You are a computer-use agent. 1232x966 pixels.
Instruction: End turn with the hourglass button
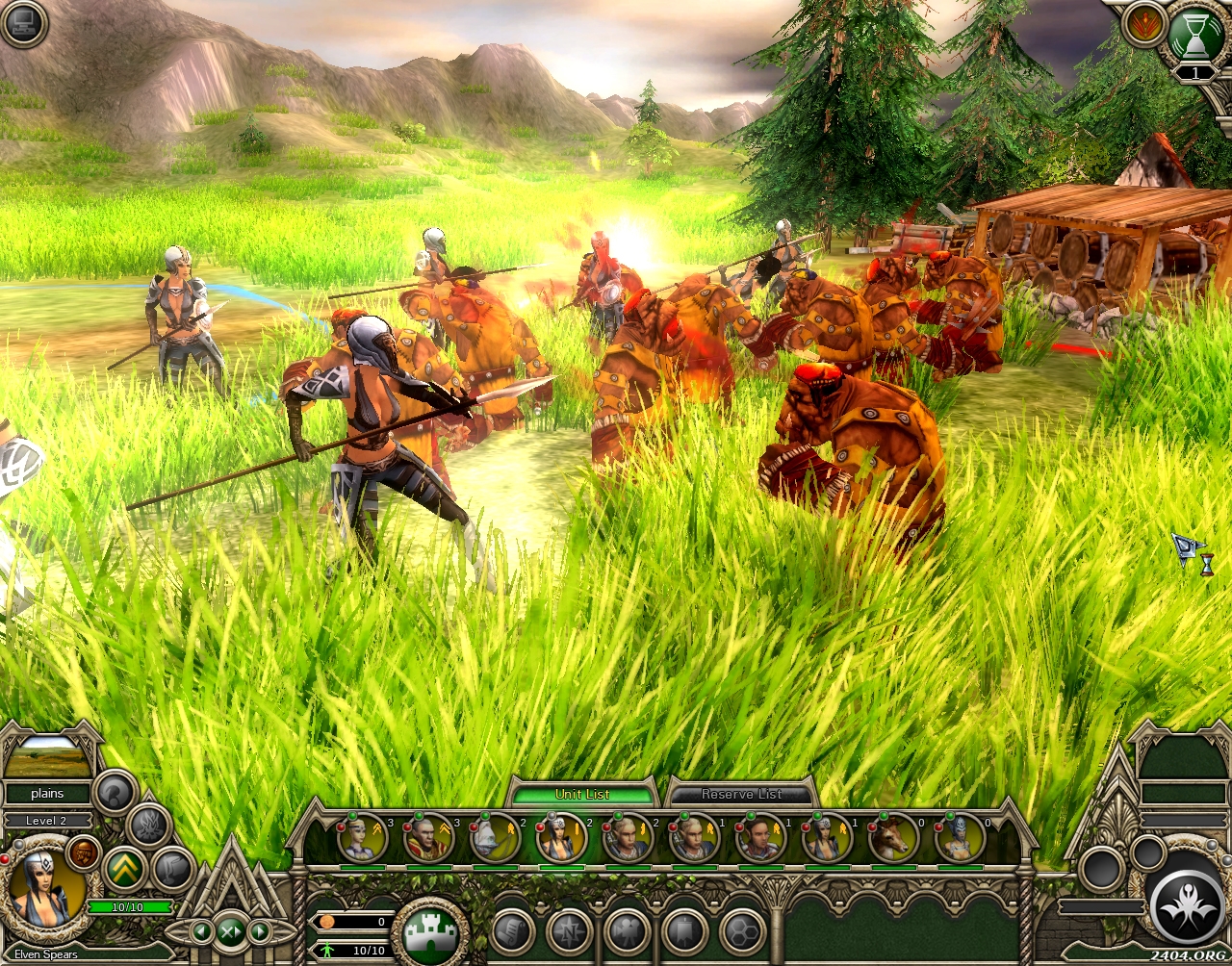[1194, 36]
